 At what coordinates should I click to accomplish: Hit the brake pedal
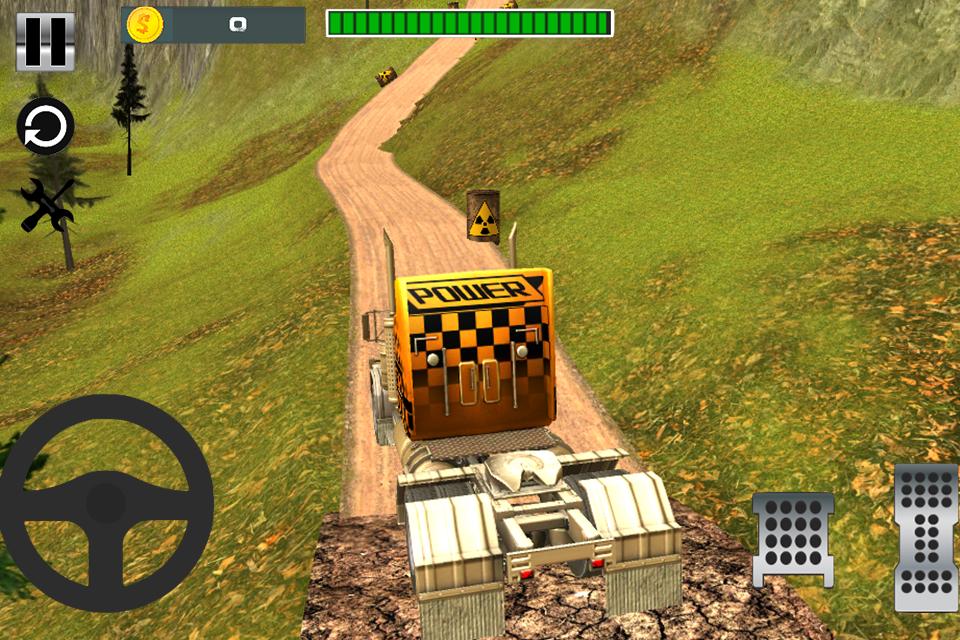[793, 538]
